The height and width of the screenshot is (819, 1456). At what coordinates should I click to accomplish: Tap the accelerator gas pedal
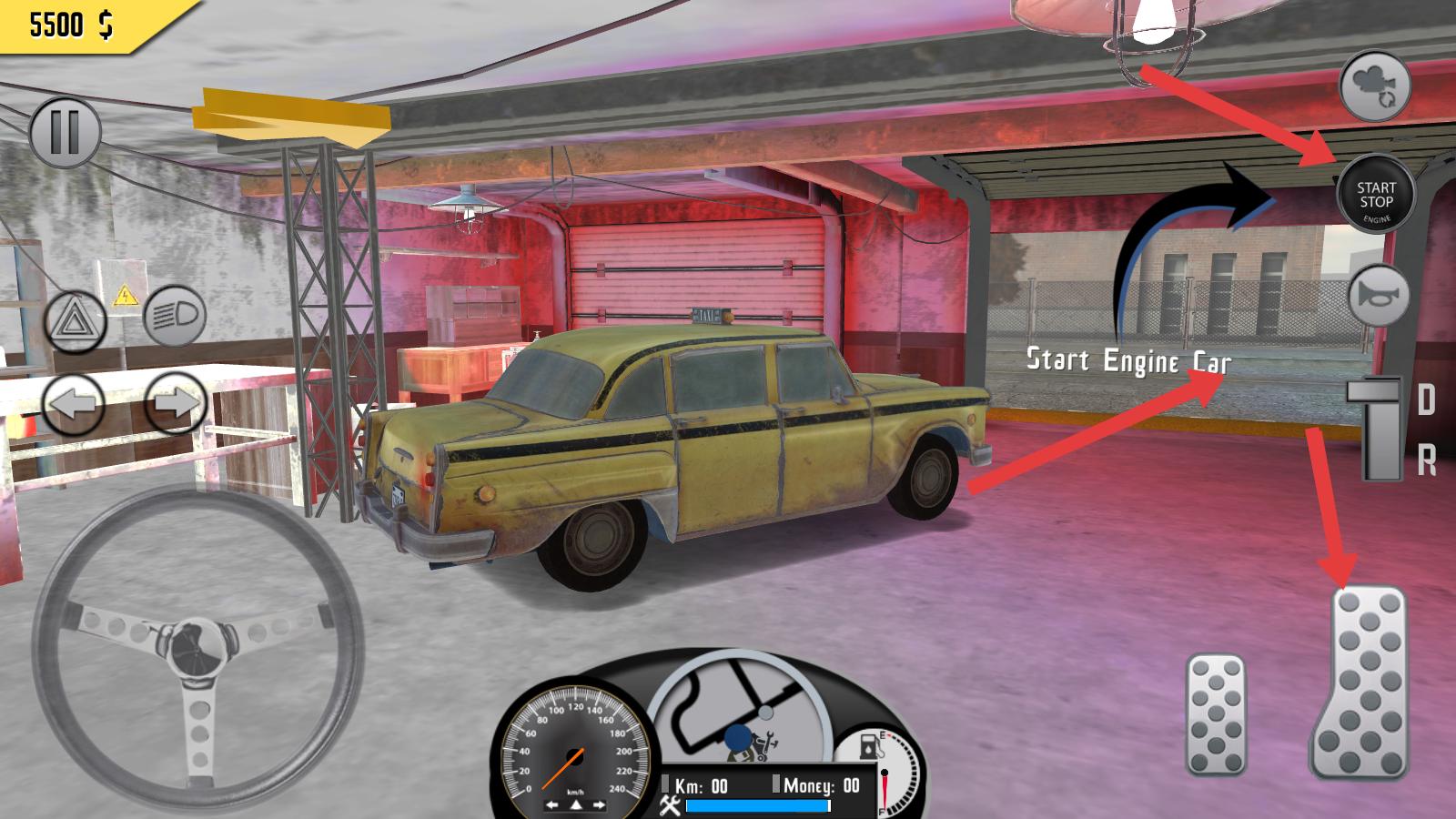coord(1360,682)
